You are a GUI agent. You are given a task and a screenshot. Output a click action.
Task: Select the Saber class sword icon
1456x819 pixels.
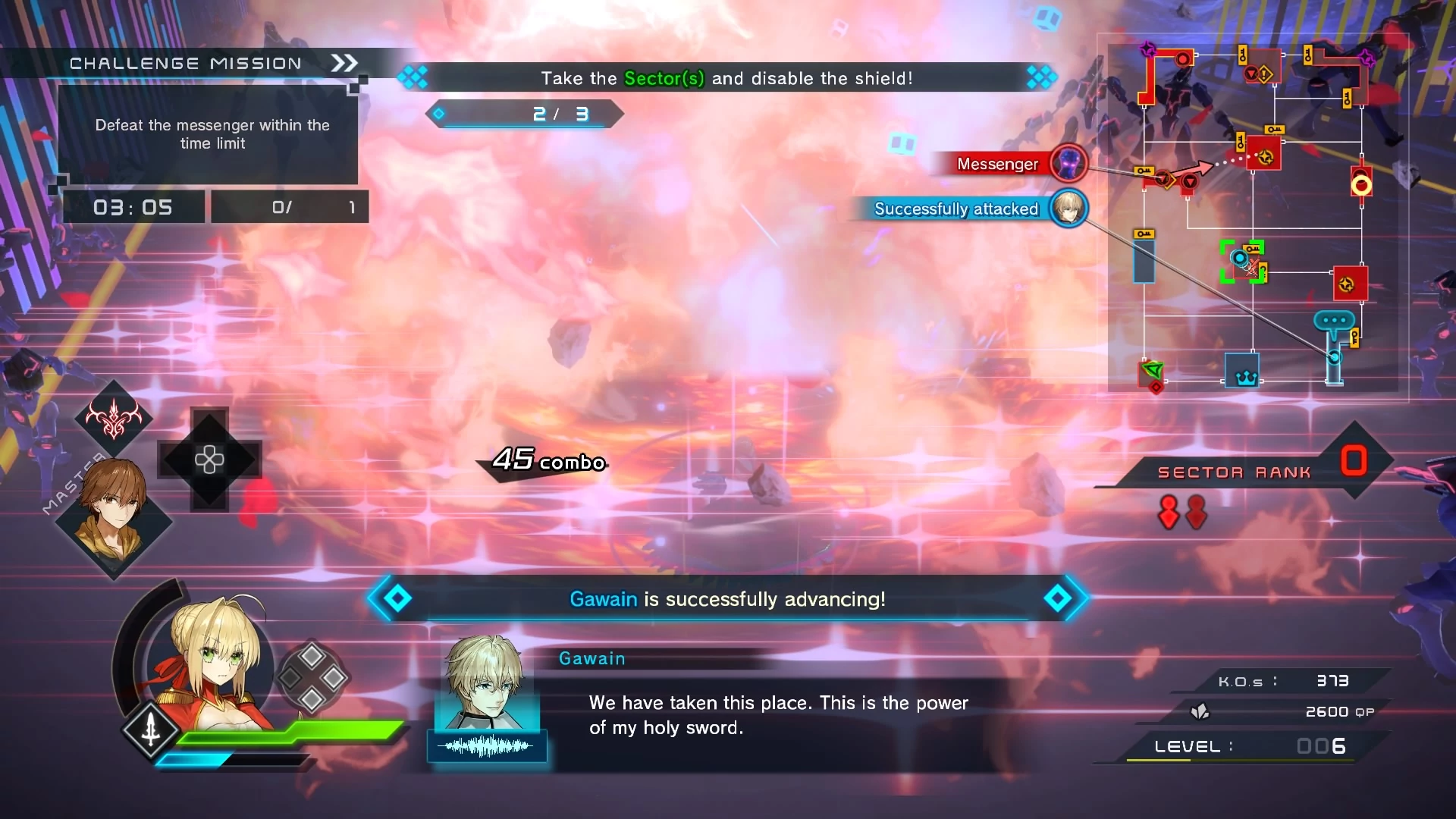pyautogui.click(x=151, y=729)
